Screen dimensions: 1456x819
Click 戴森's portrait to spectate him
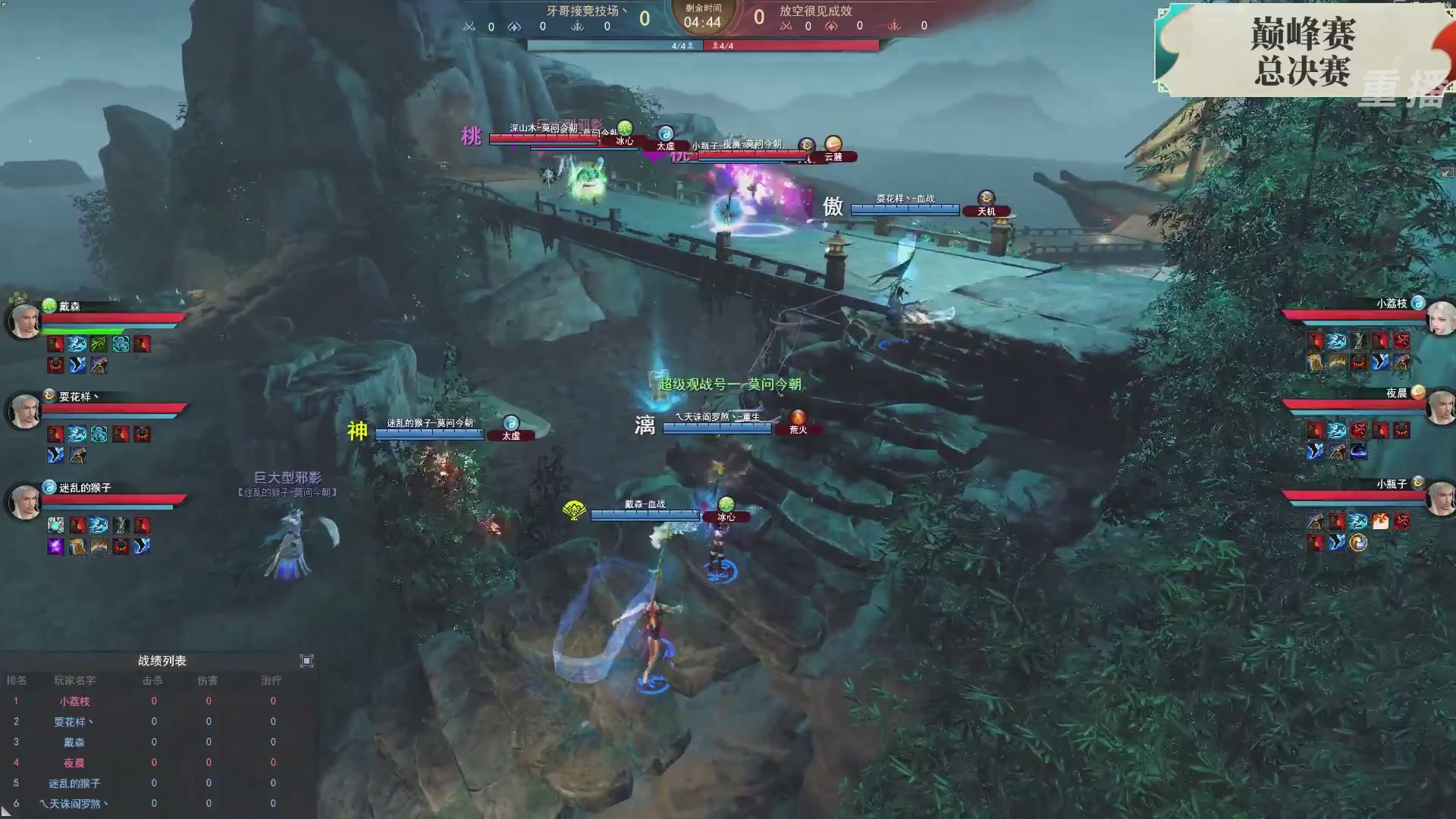(x=24, y=321)
